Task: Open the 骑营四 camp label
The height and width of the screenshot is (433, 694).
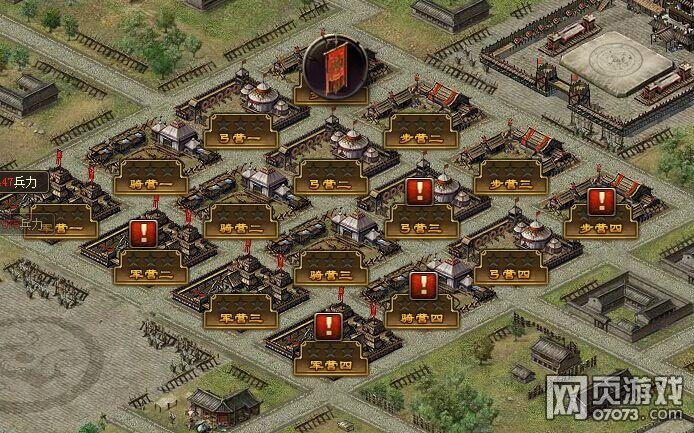Action: click(421, 315)
